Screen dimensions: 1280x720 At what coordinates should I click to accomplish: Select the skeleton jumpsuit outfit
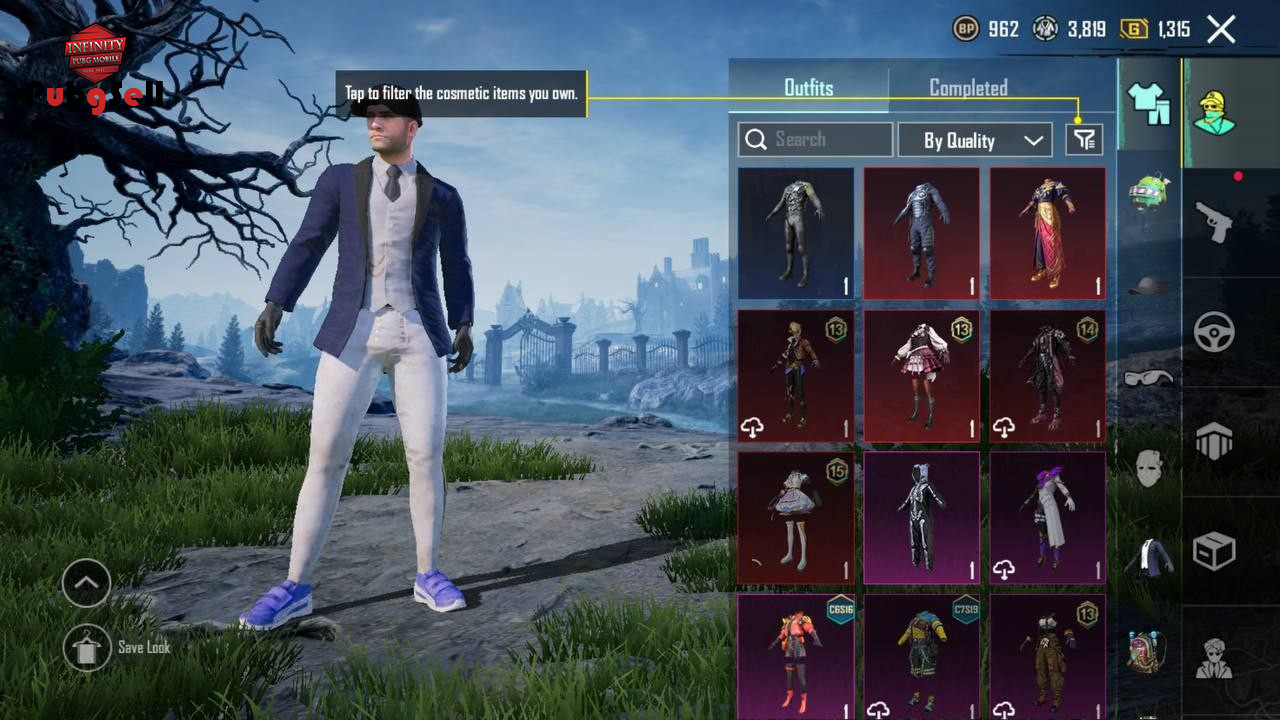coord(922,518)
